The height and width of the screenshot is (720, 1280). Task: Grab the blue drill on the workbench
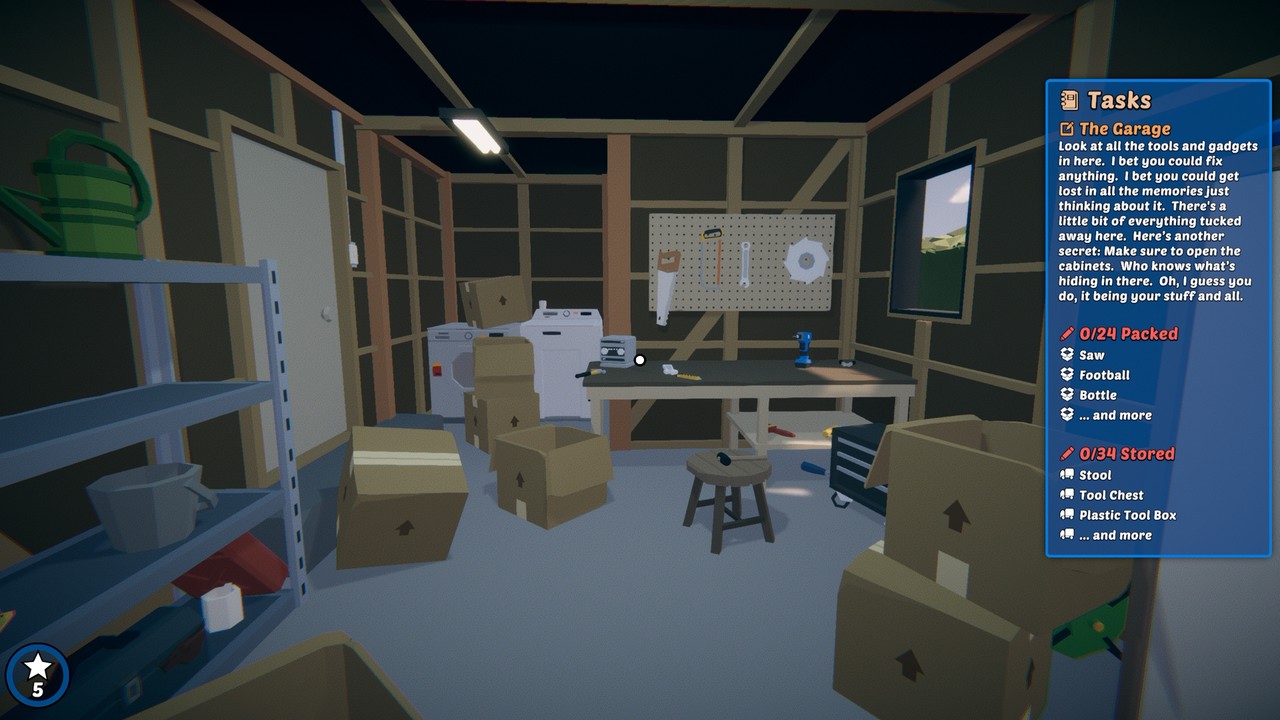[803, 350]
